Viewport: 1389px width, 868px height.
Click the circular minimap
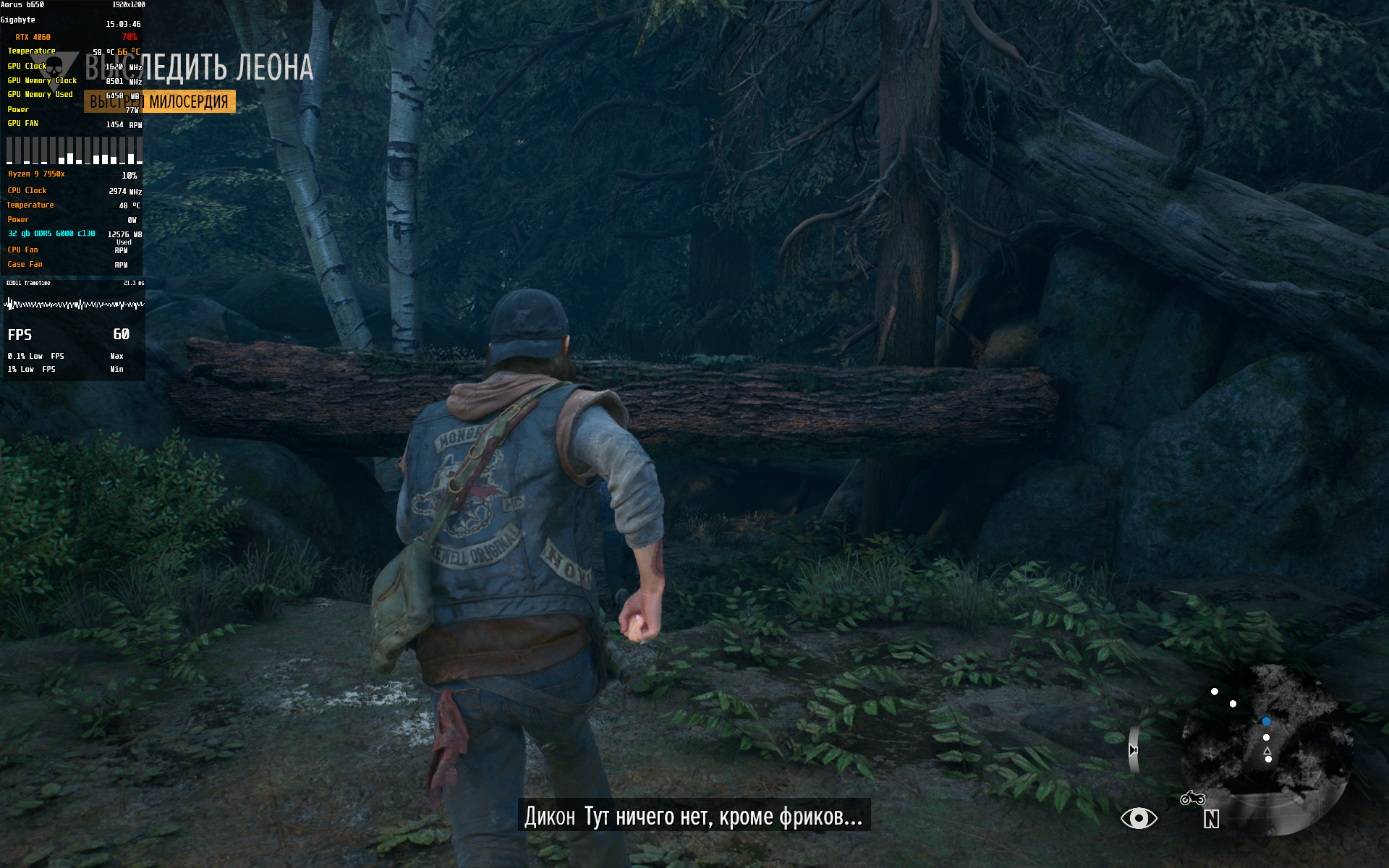click(x=1266, y=749)
